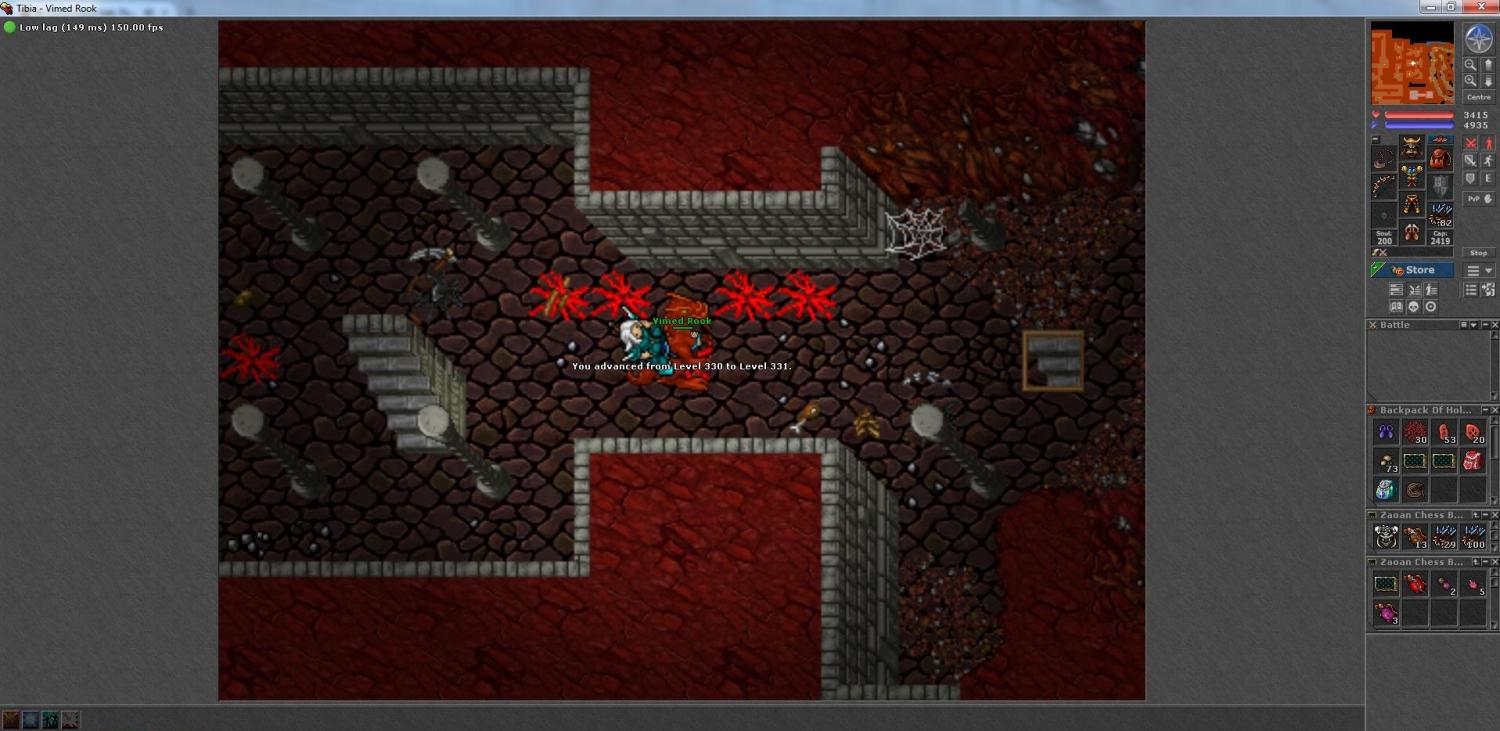The width and height of the screenshot is (1500, 731).
Task: Click the Centre minimap button
Action: pos(1478,97)
